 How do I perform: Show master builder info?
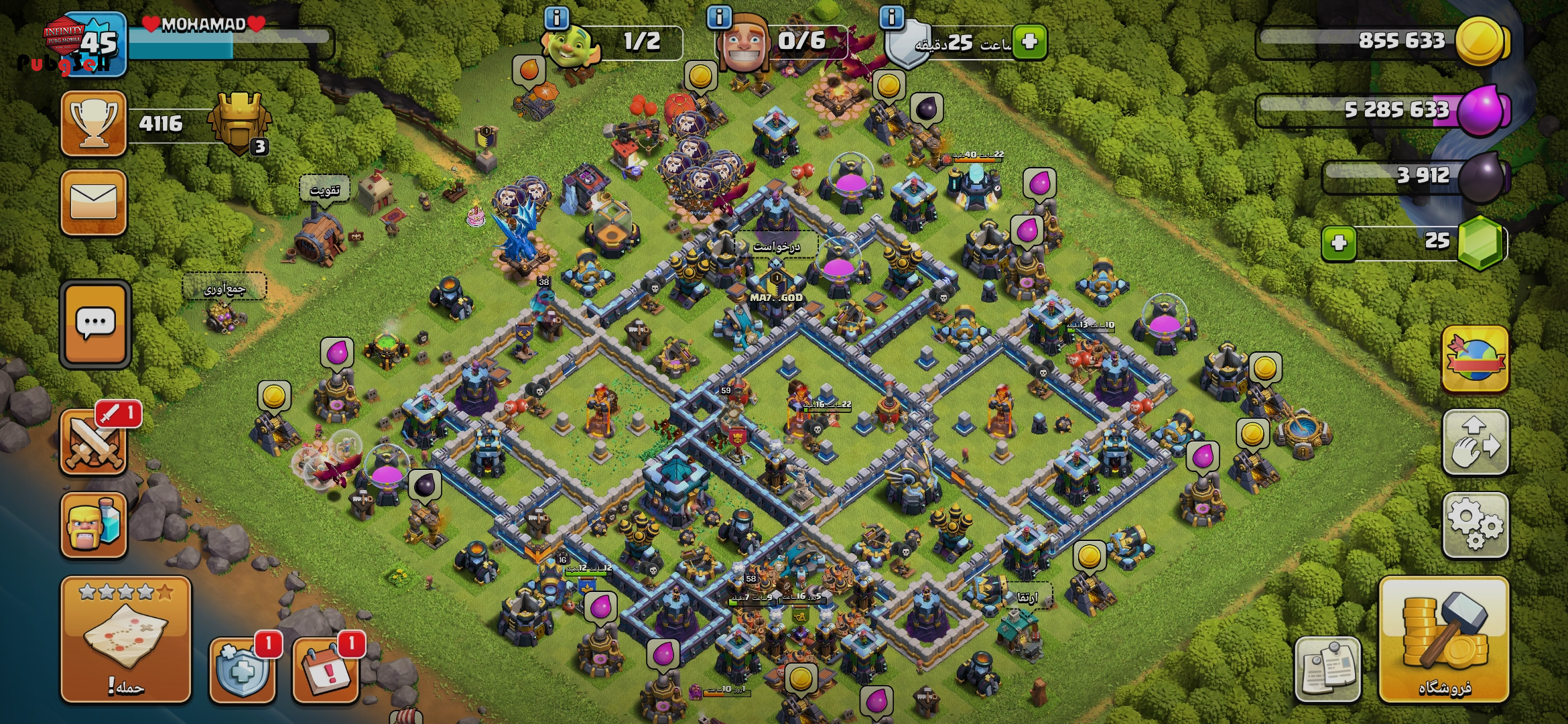719,17
